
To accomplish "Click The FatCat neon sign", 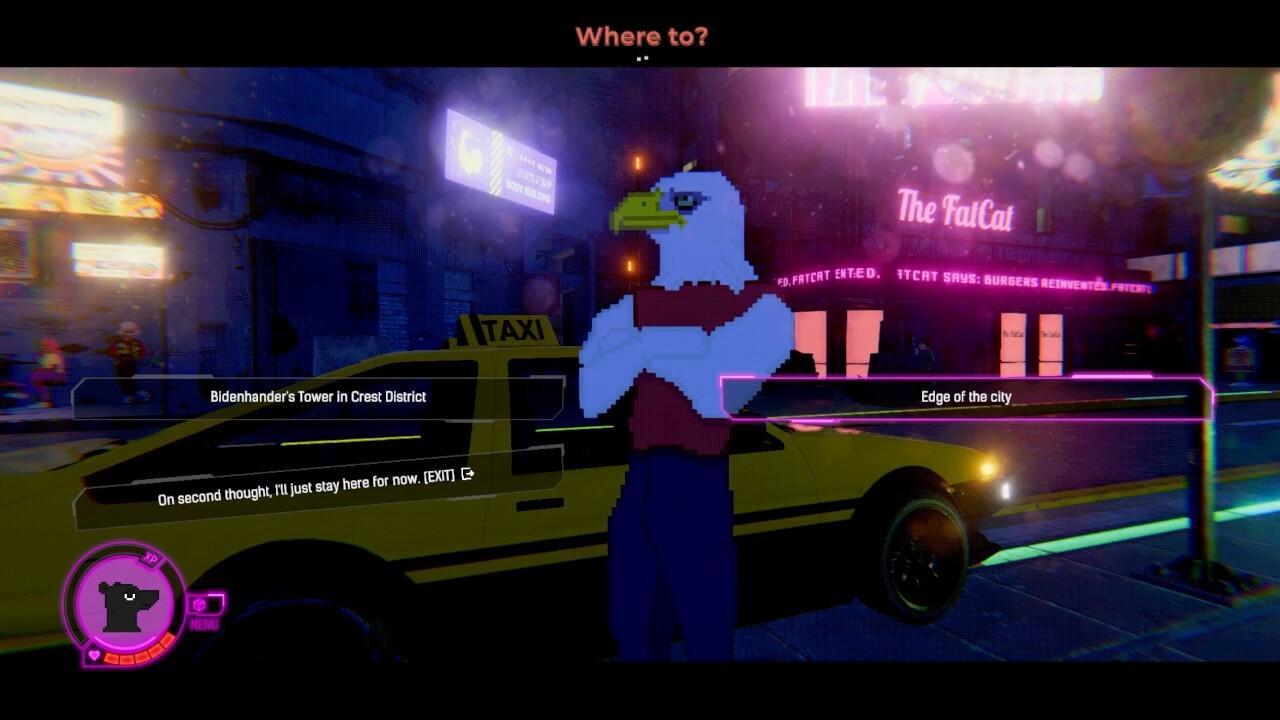I will tap(956, 210).
